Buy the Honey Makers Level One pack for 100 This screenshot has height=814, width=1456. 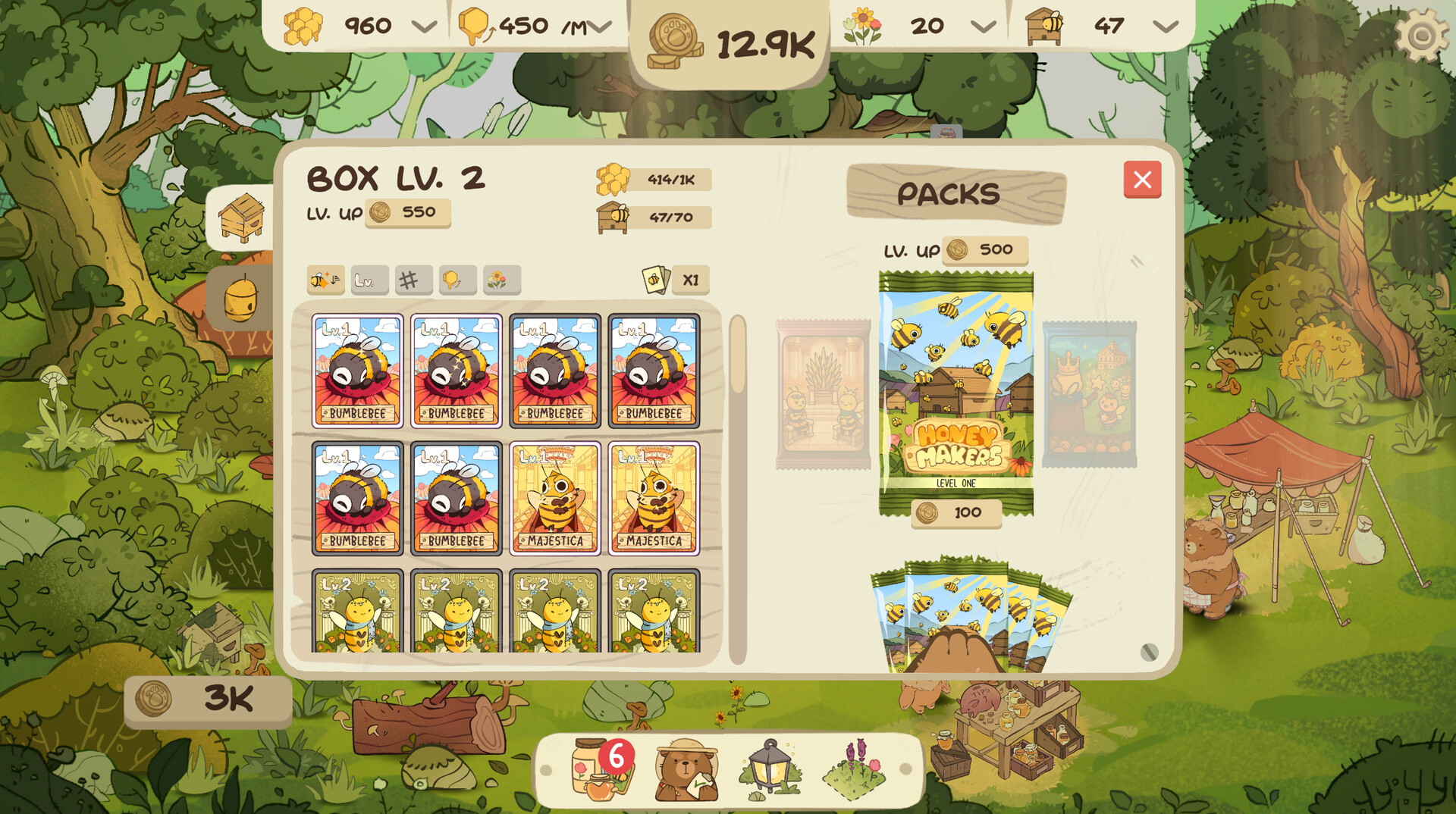[x=954, y=512]
